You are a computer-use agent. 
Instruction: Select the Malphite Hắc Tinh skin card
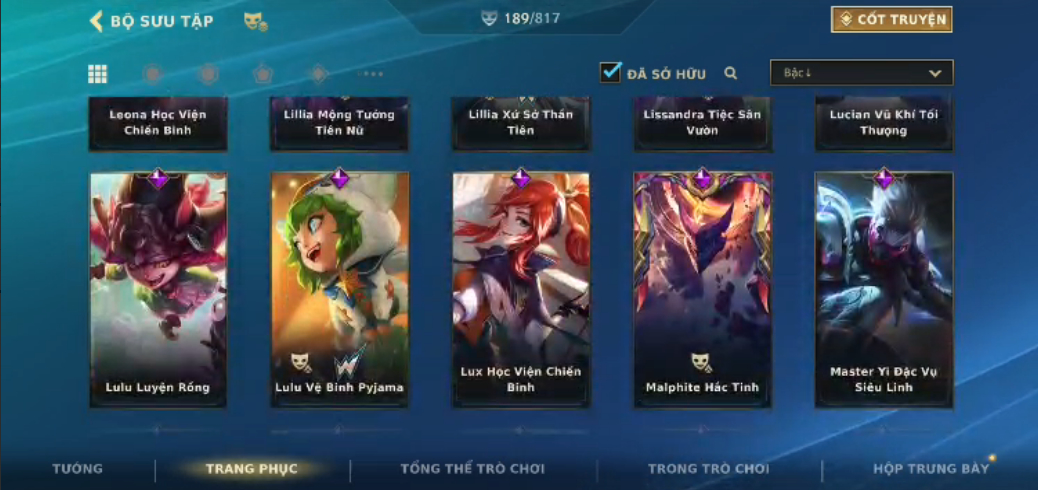702,289
